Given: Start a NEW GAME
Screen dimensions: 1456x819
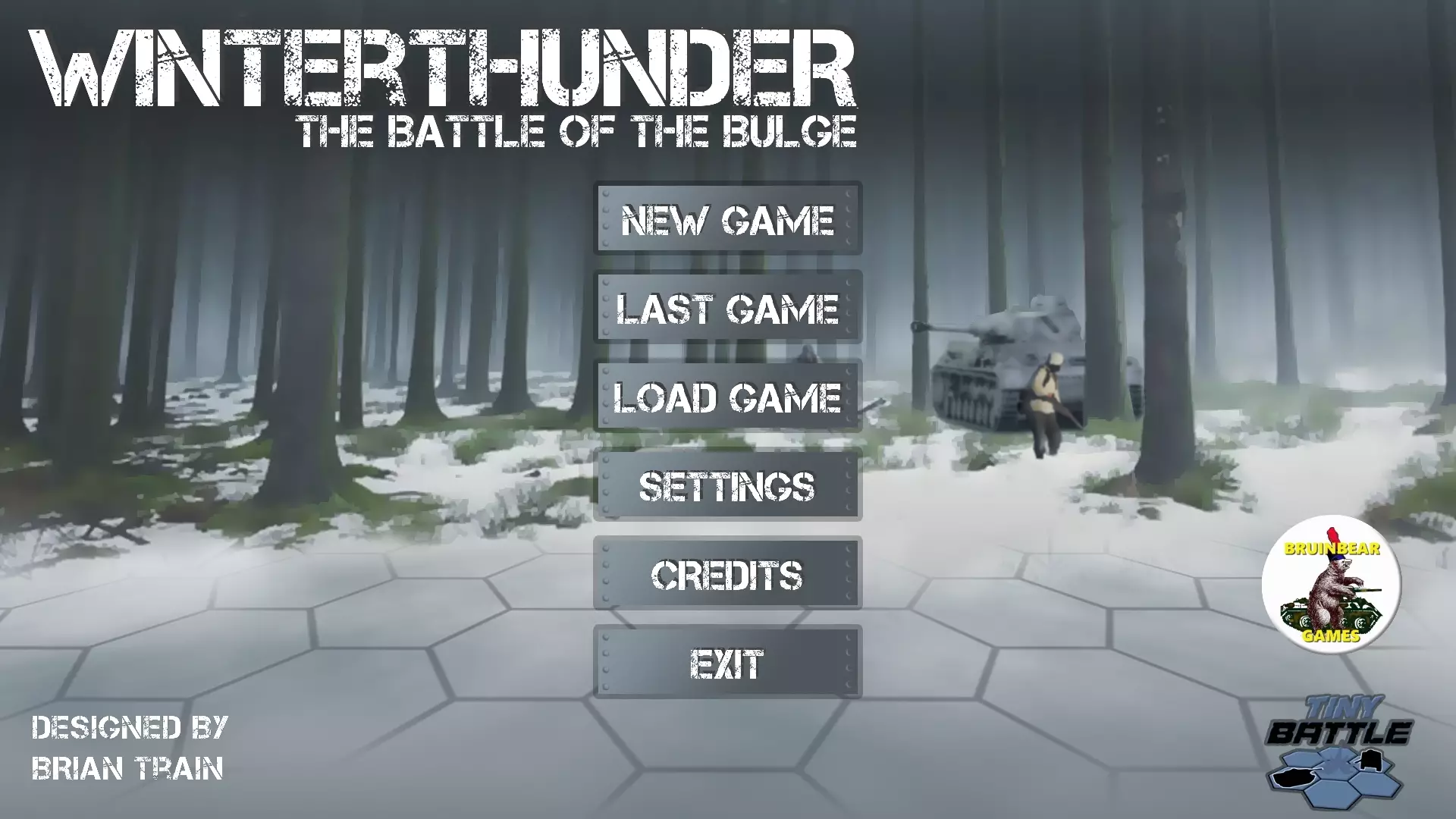Looking at the screenshot, I should (x=726, y=221).
